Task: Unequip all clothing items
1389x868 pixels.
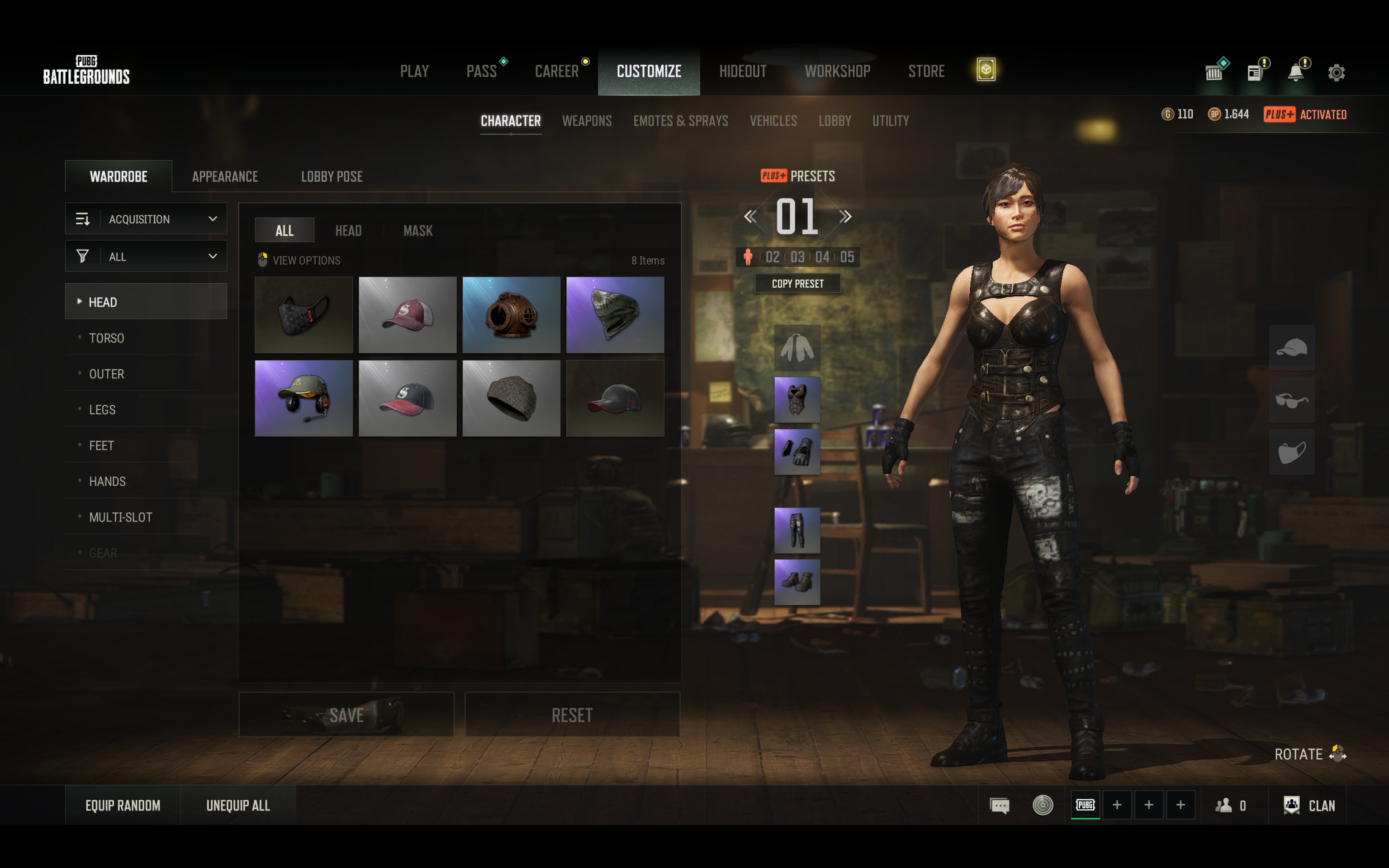Action: click(x=237, y=806)
